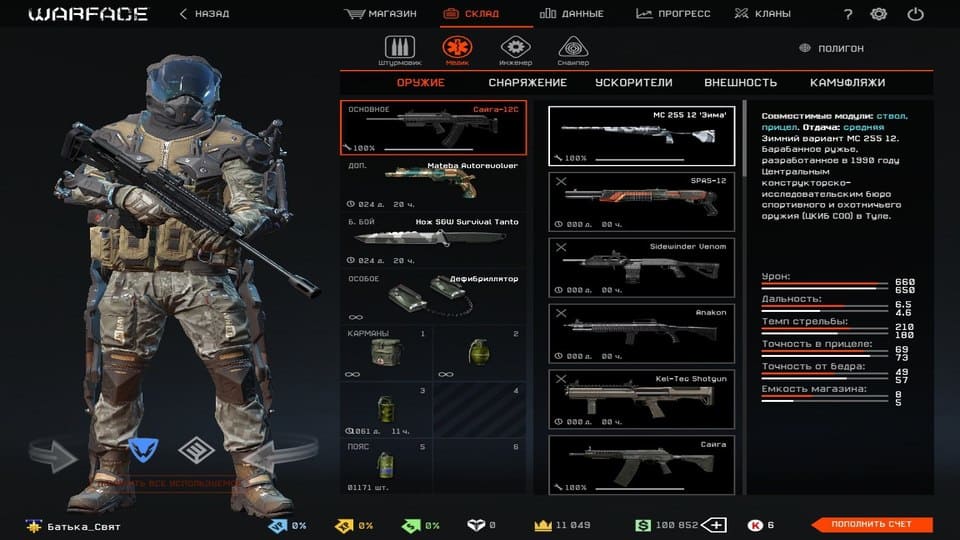
Task: Open the Кланы section
Action: 762,14
